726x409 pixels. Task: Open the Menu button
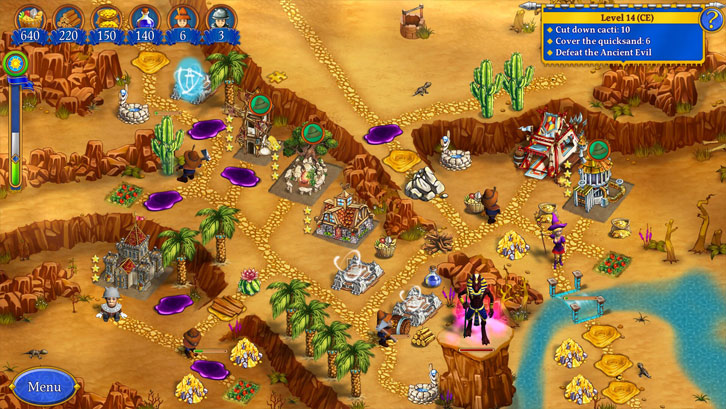(x=44, y=386)
